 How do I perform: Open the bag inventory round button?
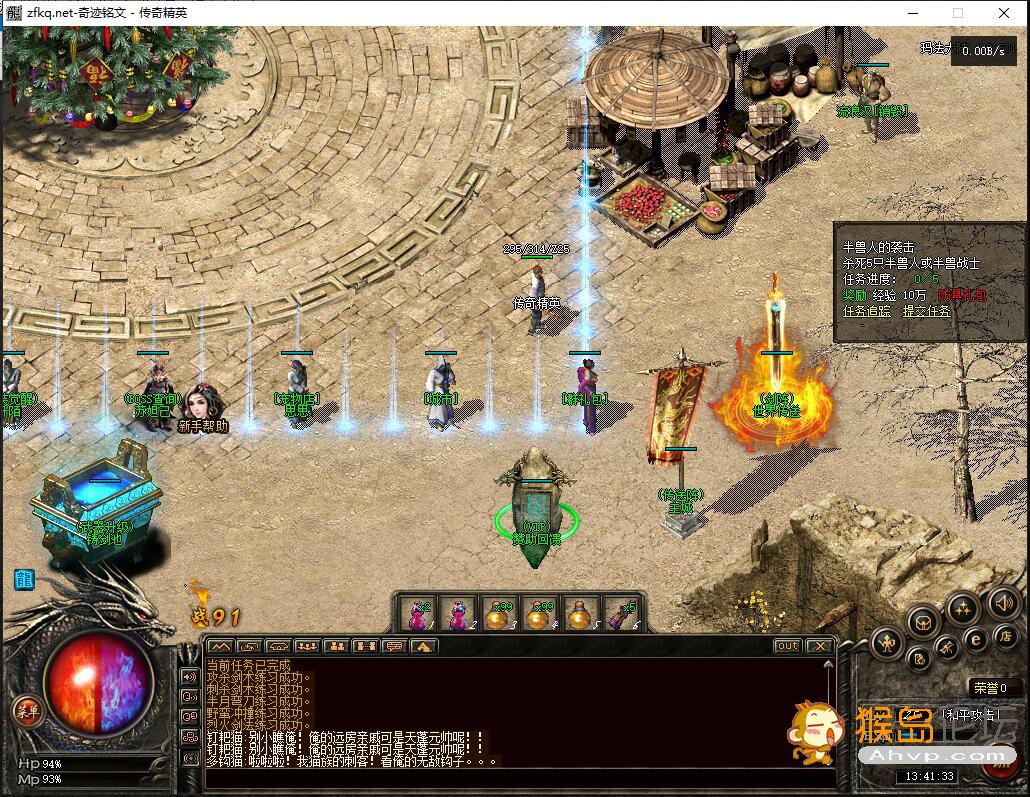[922, 622]
